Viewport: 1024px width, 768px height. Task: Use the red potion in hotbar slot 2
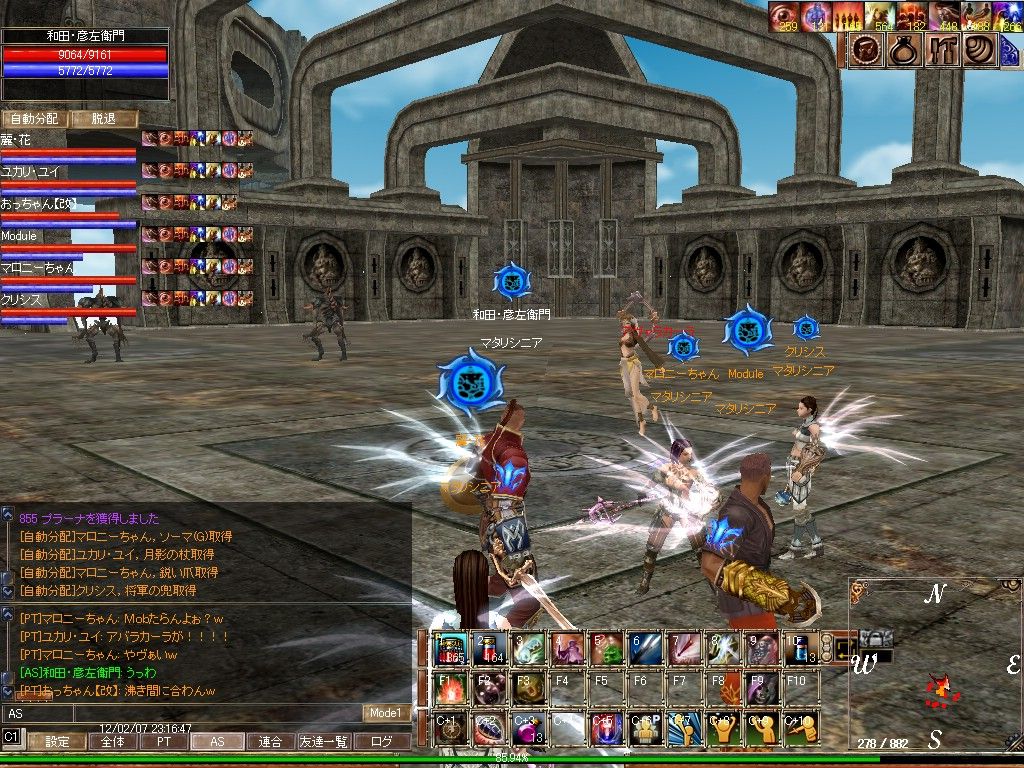[492, 650]
